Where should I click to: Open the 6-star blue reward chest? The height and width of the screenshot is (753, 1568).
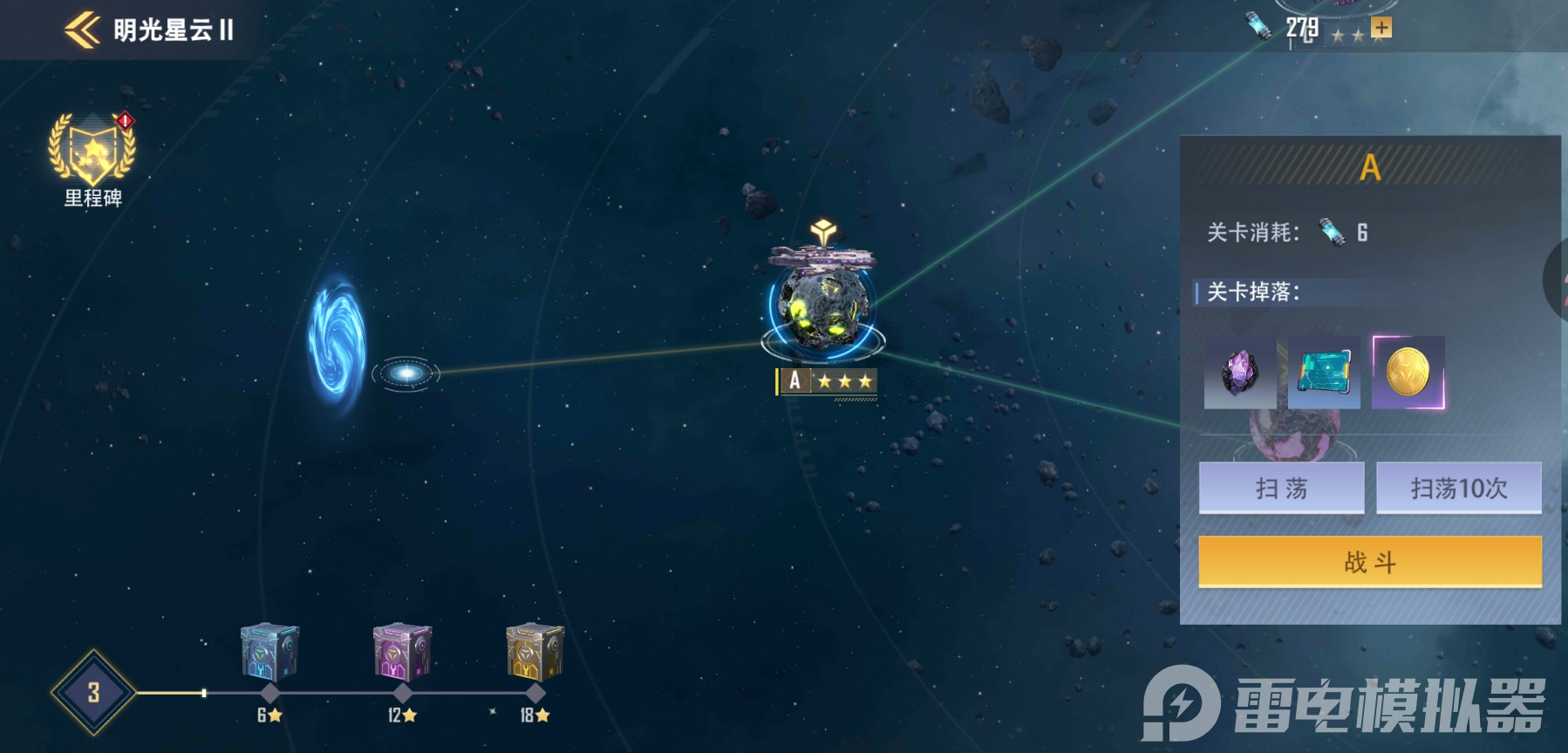[x=269, y=653]
